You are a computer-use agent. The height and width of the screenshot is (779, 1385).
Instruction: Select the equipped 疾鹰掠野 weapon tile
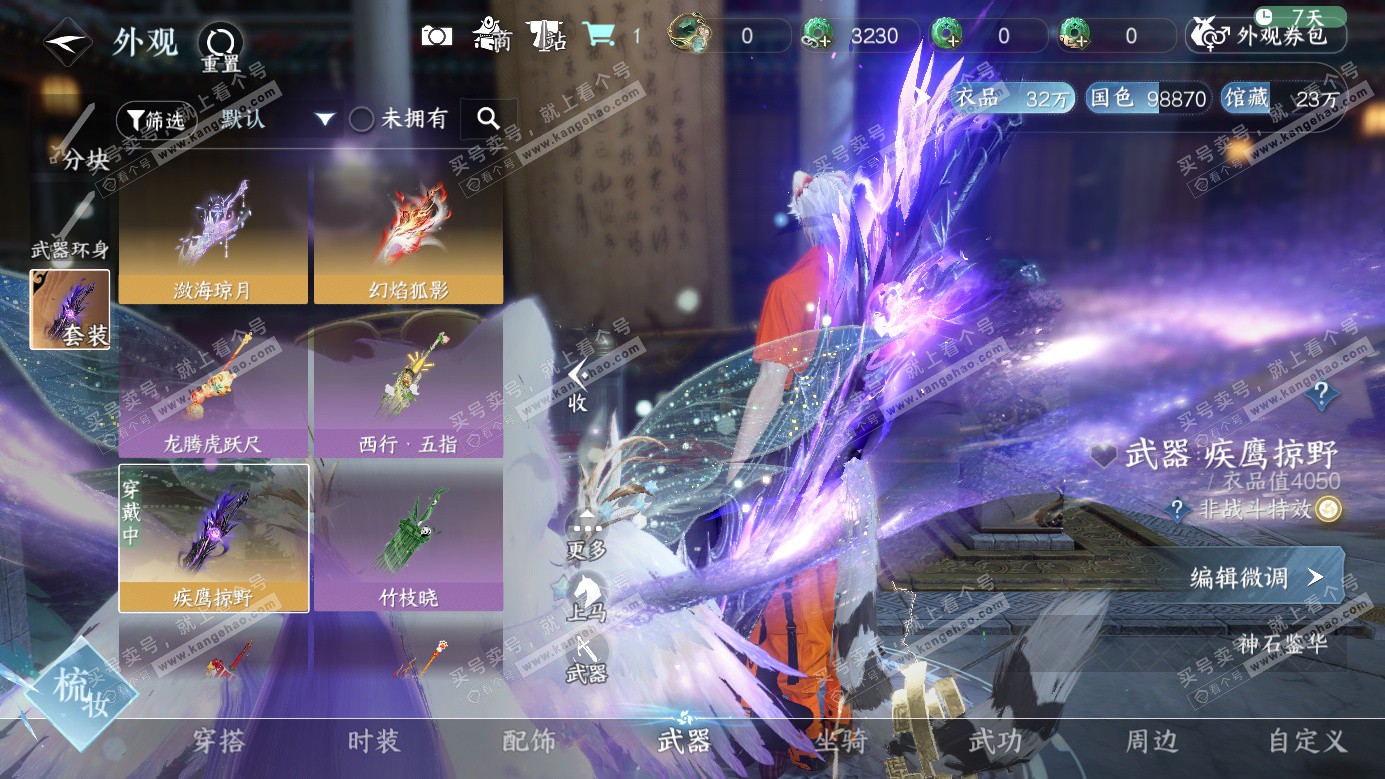pos(214,538)
